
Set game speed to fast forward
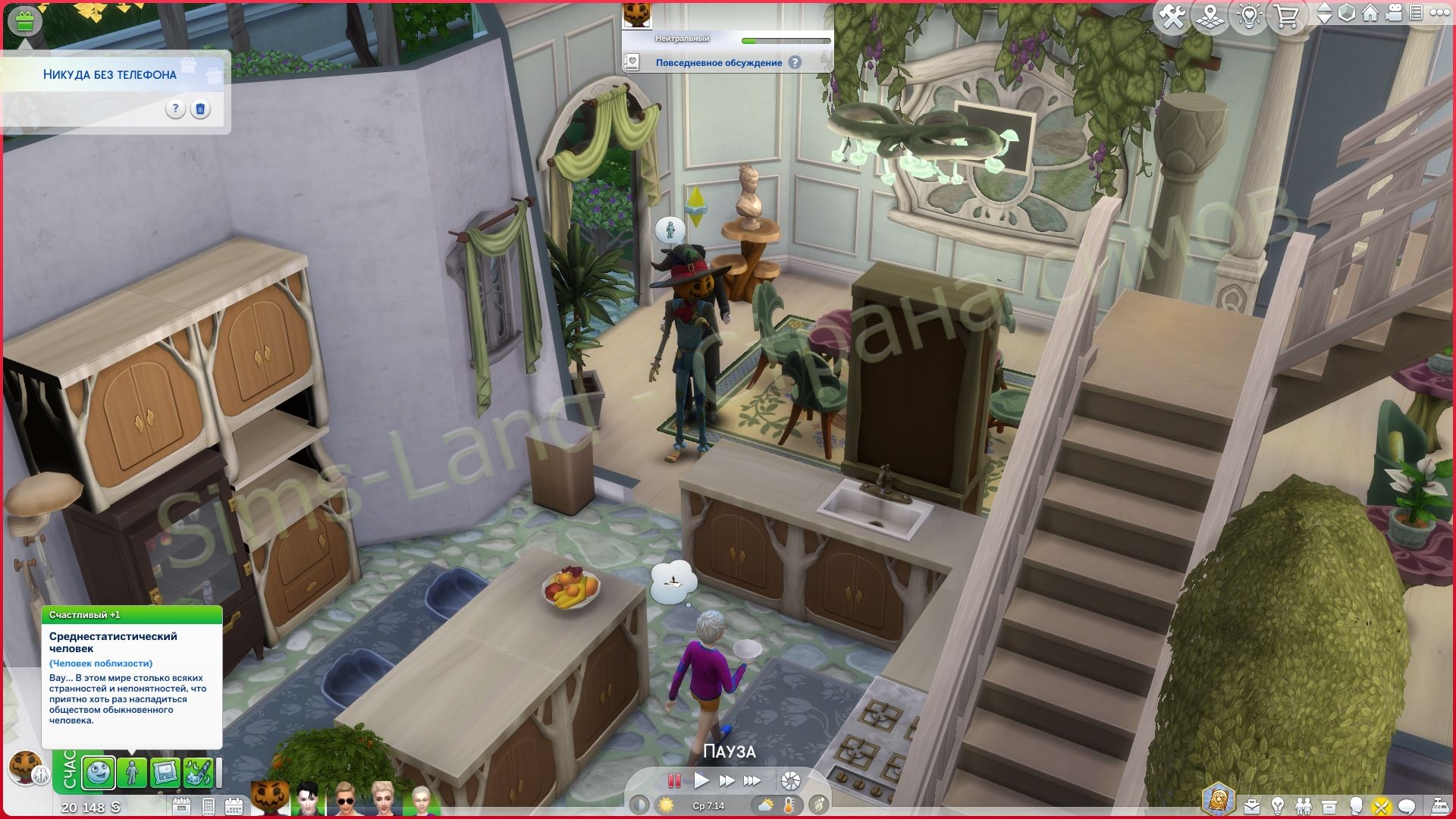click(726, 780)
